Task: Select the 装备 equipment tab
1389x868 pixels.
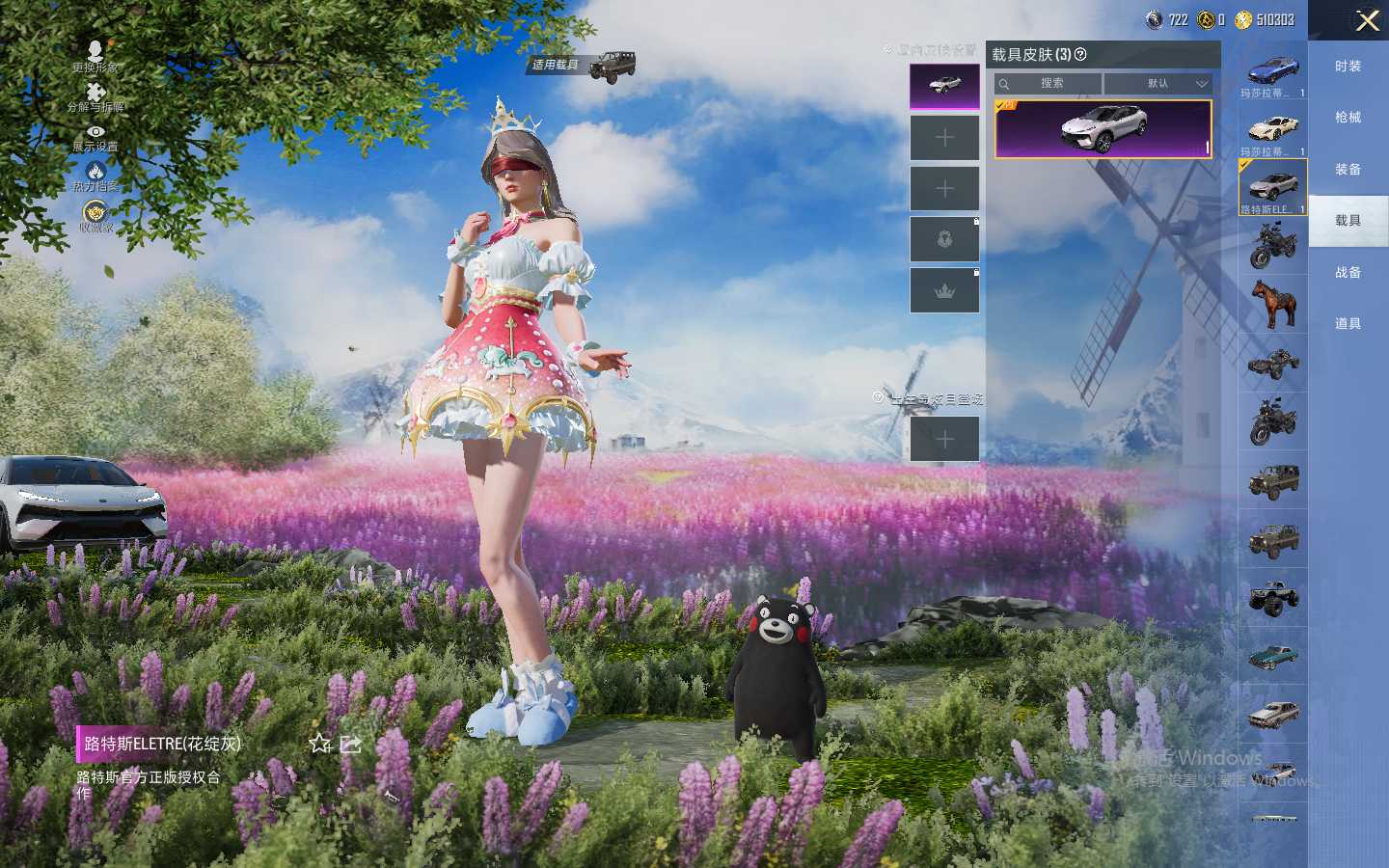Action: (x=1348, y=170)
